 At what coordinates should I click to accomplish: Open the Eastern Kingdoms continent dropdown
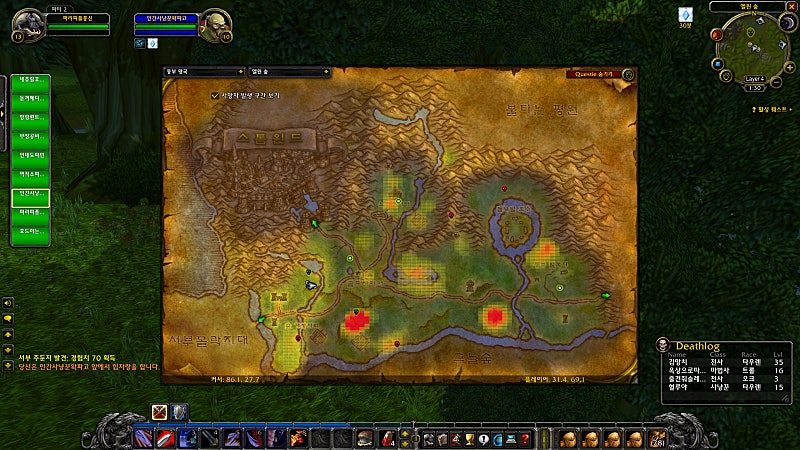point(205,72)
